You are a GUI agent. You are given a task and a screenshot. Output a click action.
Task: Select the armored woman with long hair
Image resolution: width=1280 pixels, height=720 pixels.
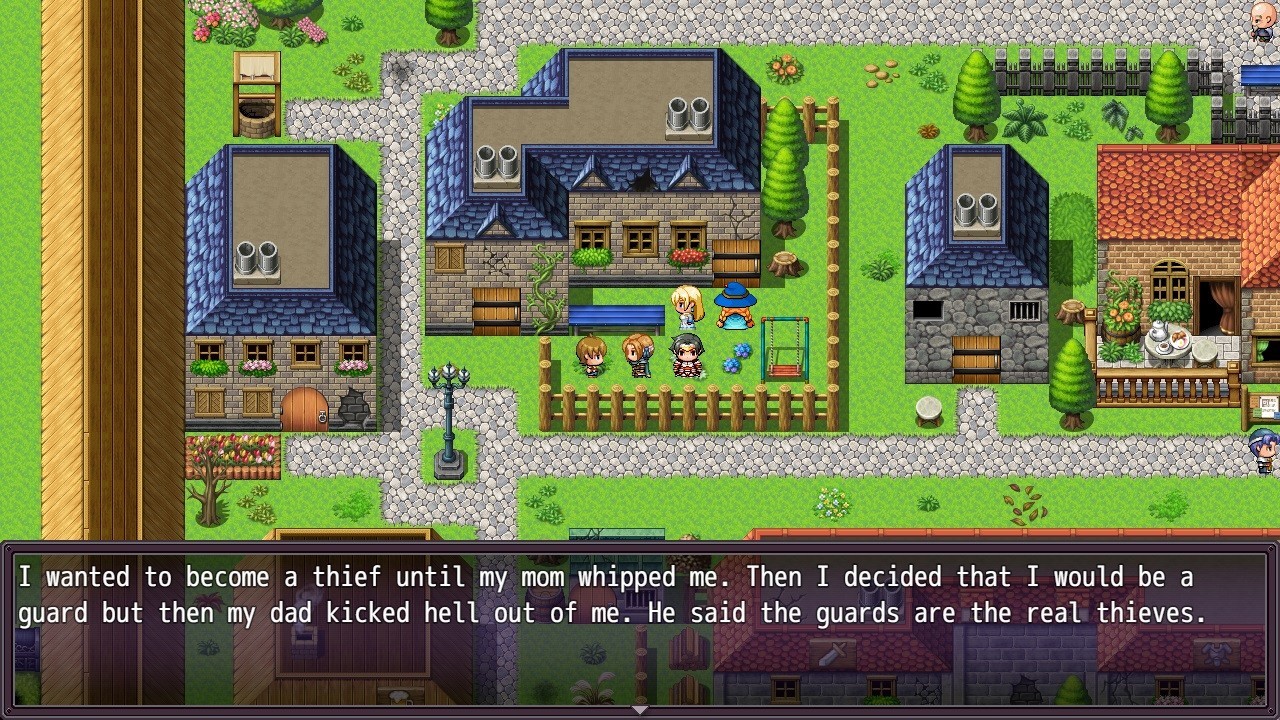point(637,358)
